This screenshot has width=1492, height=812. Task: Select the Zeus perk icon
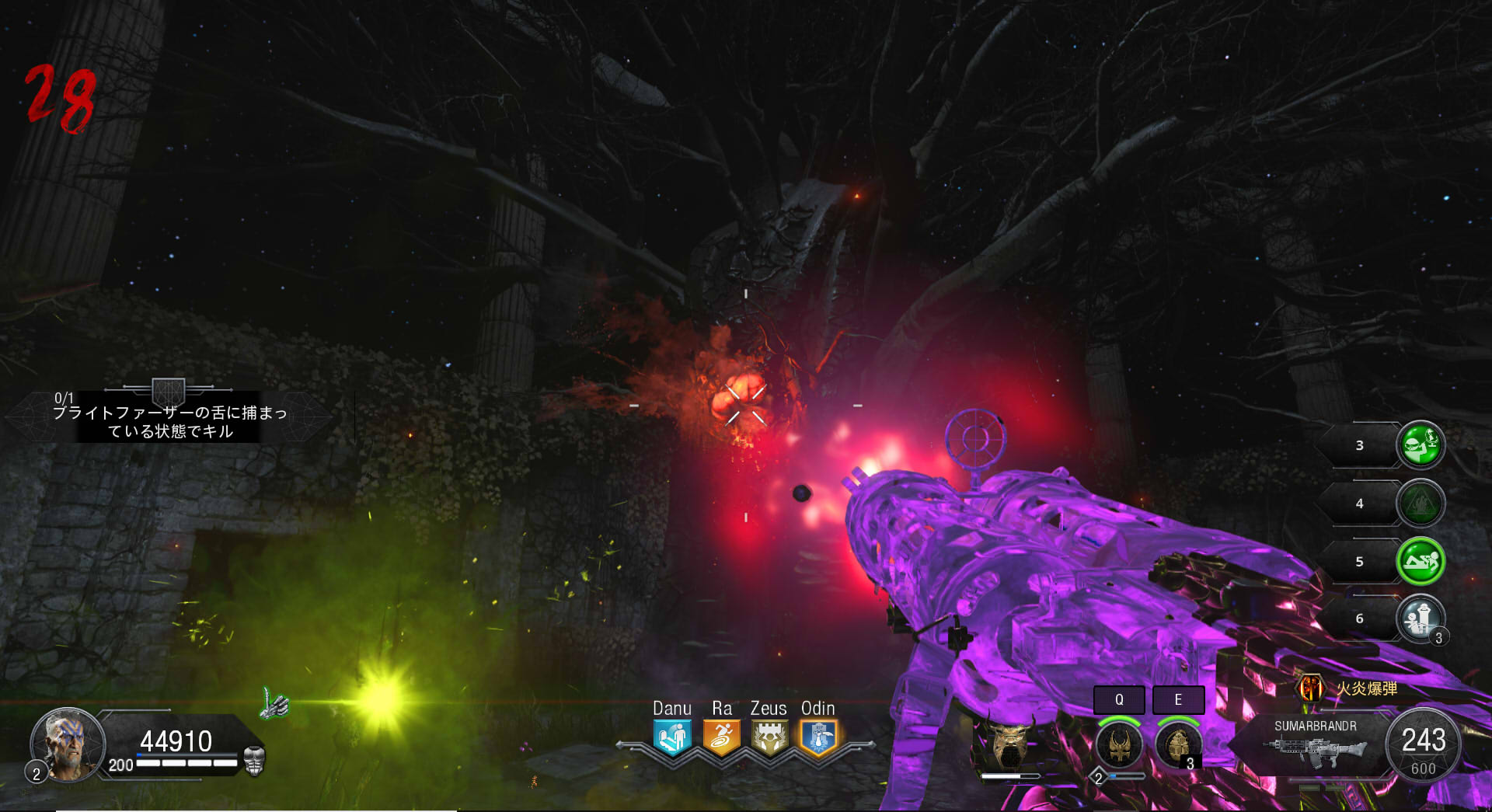tap(769, 737)
